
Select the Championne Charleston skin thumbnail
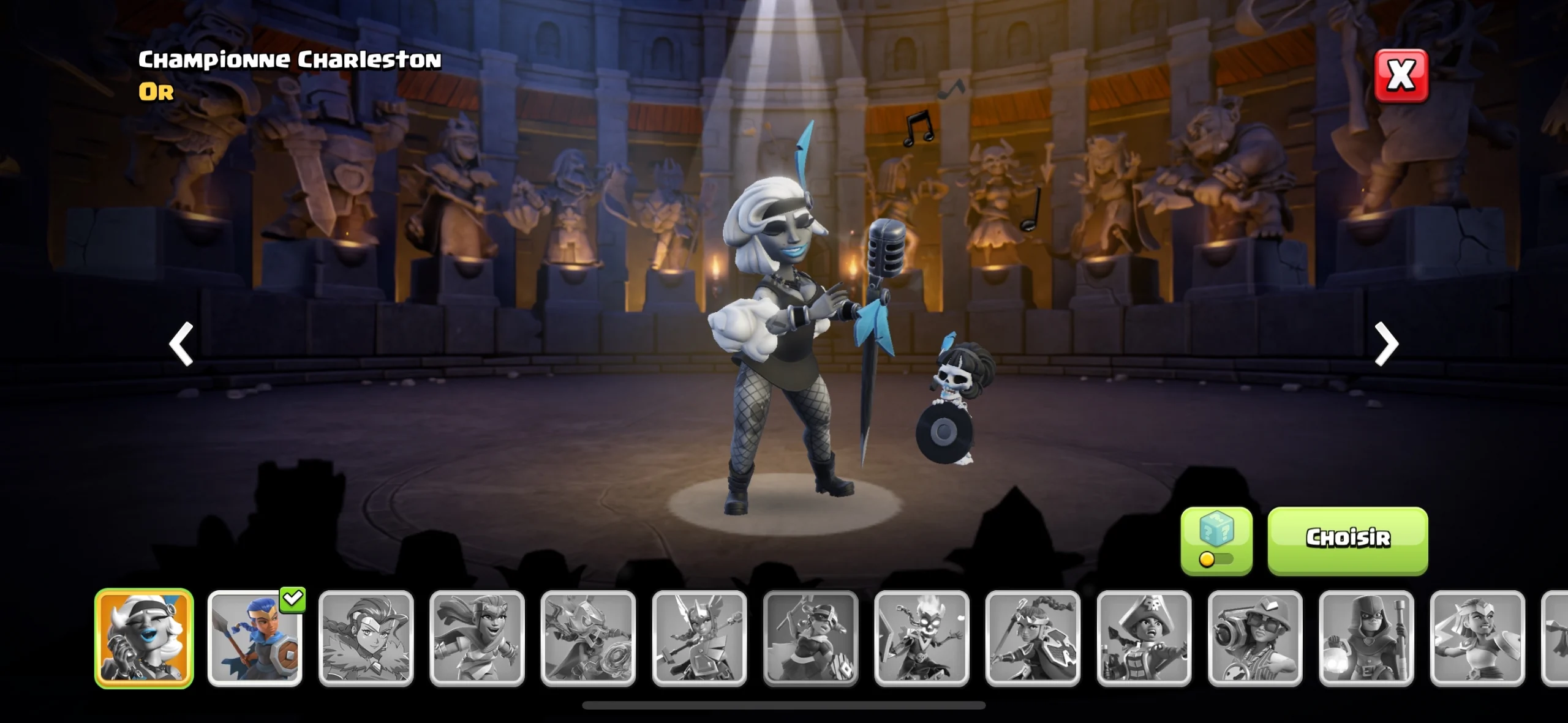tap(144, 638)
